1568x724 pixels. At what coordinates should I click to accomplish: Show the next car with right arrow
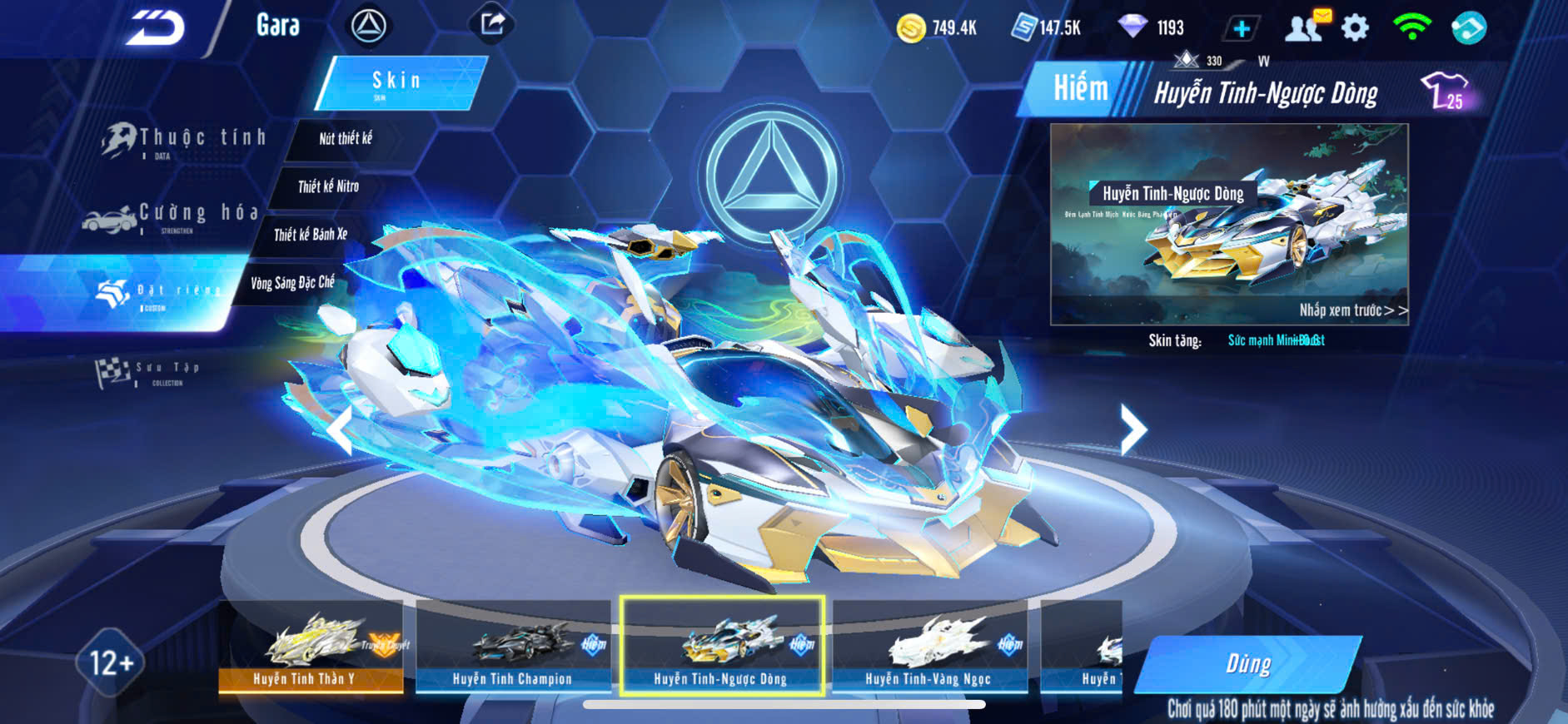(1132, 429)
